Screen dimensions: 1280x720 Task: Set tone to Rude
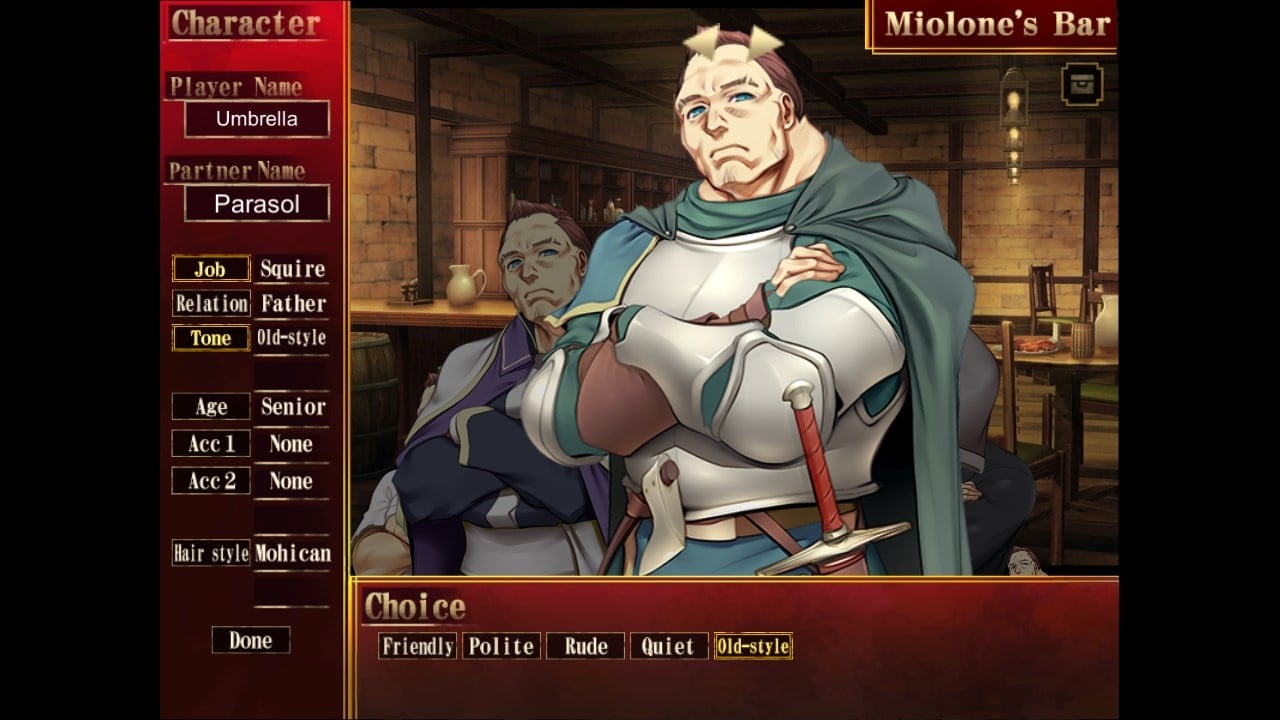point(585,646)
